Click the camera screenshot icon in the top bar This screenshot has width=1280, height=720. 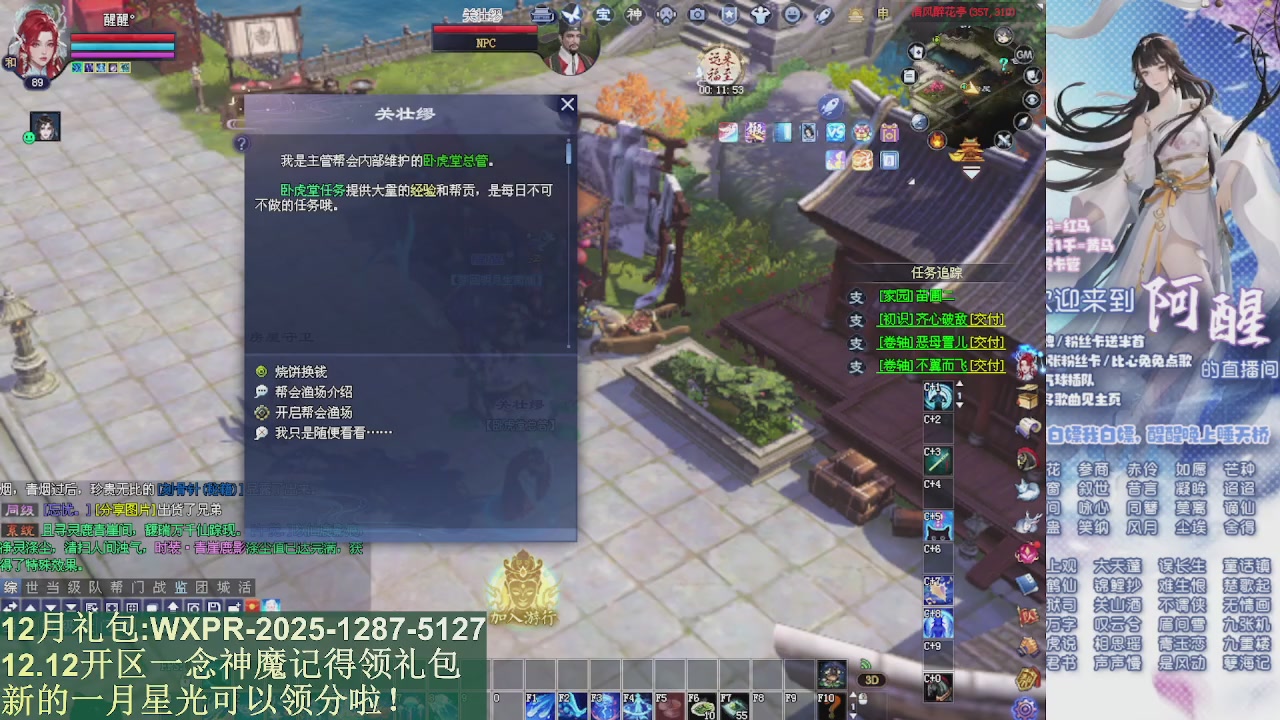696,13
